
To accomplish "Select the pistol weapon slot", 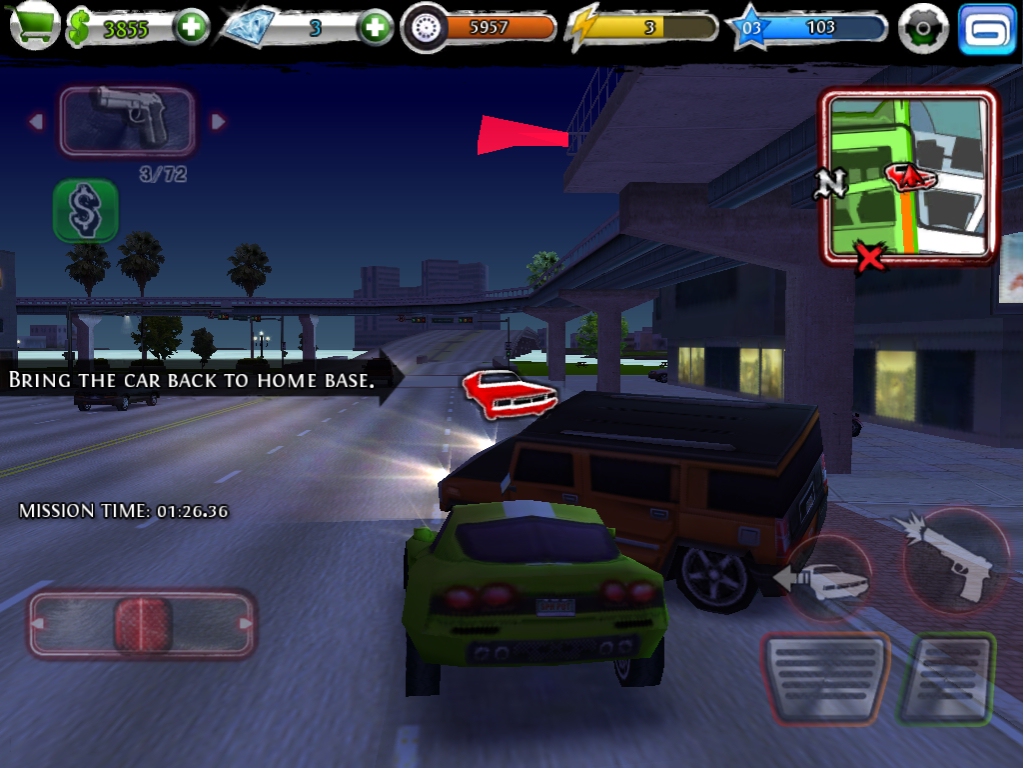I will tap(127, 121).
